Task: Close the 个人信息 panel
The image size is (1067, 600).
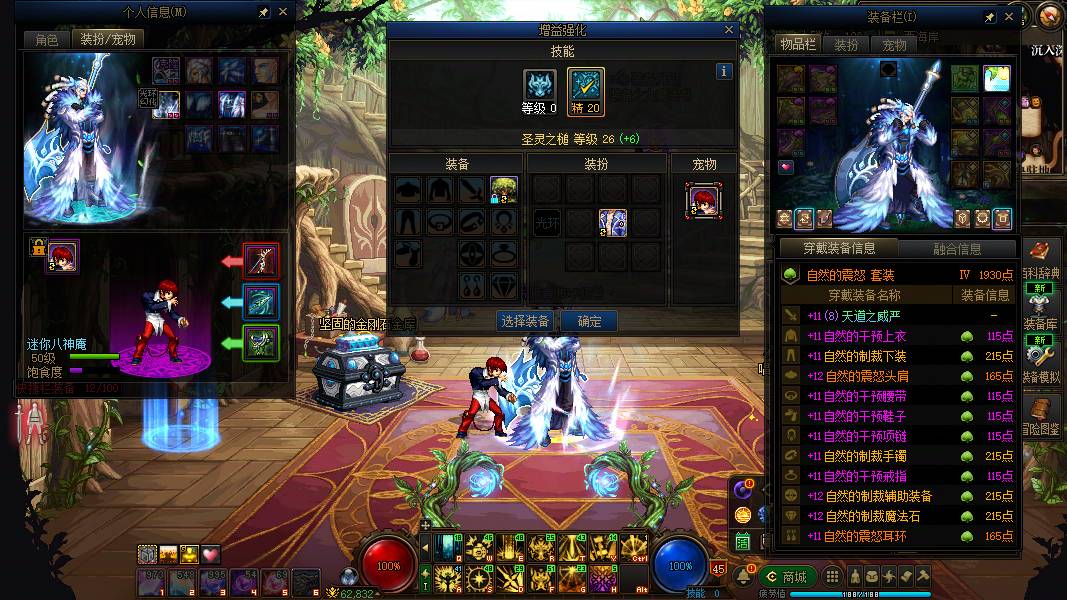Action: [x=283, y=12]
